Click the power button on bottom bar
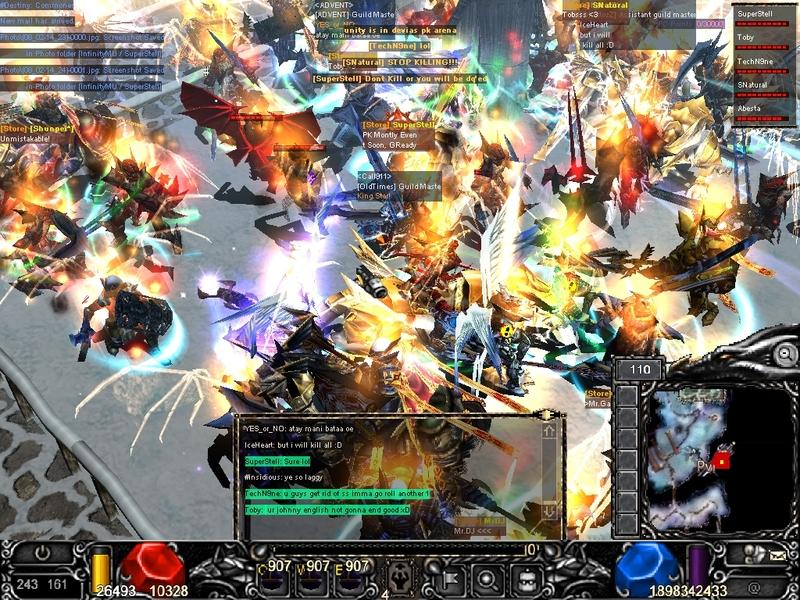800x600 pixels. pyautogui.click(x=42, y=553)
